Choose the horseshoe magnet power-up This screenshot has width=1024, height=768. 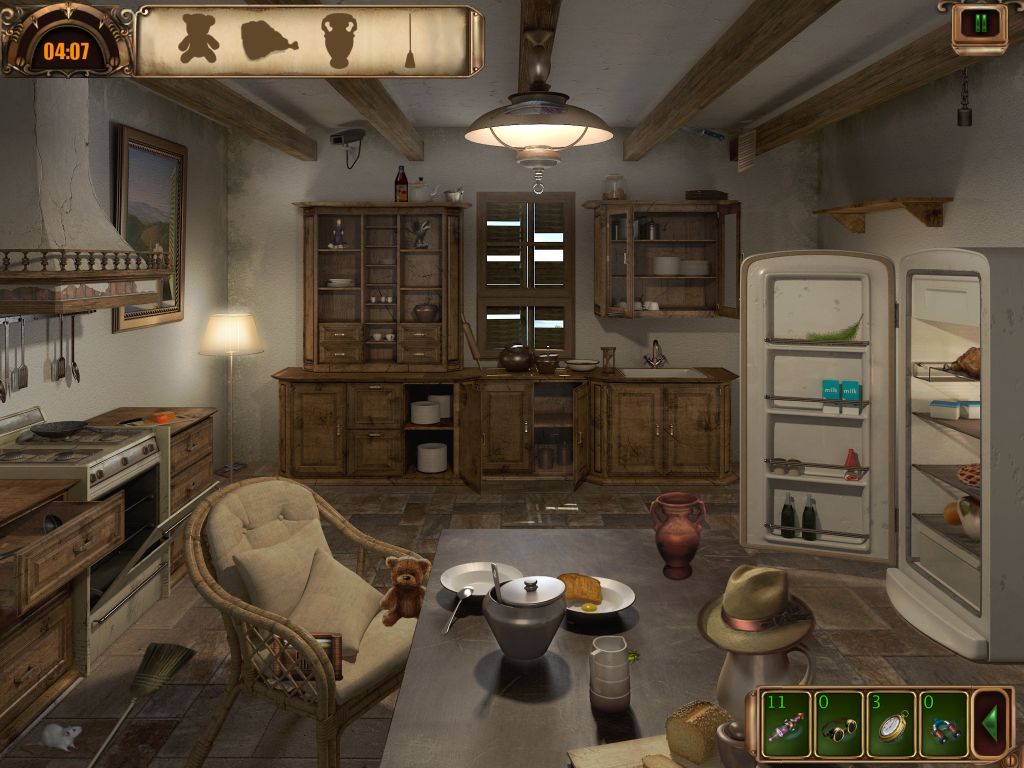(944, 724)
